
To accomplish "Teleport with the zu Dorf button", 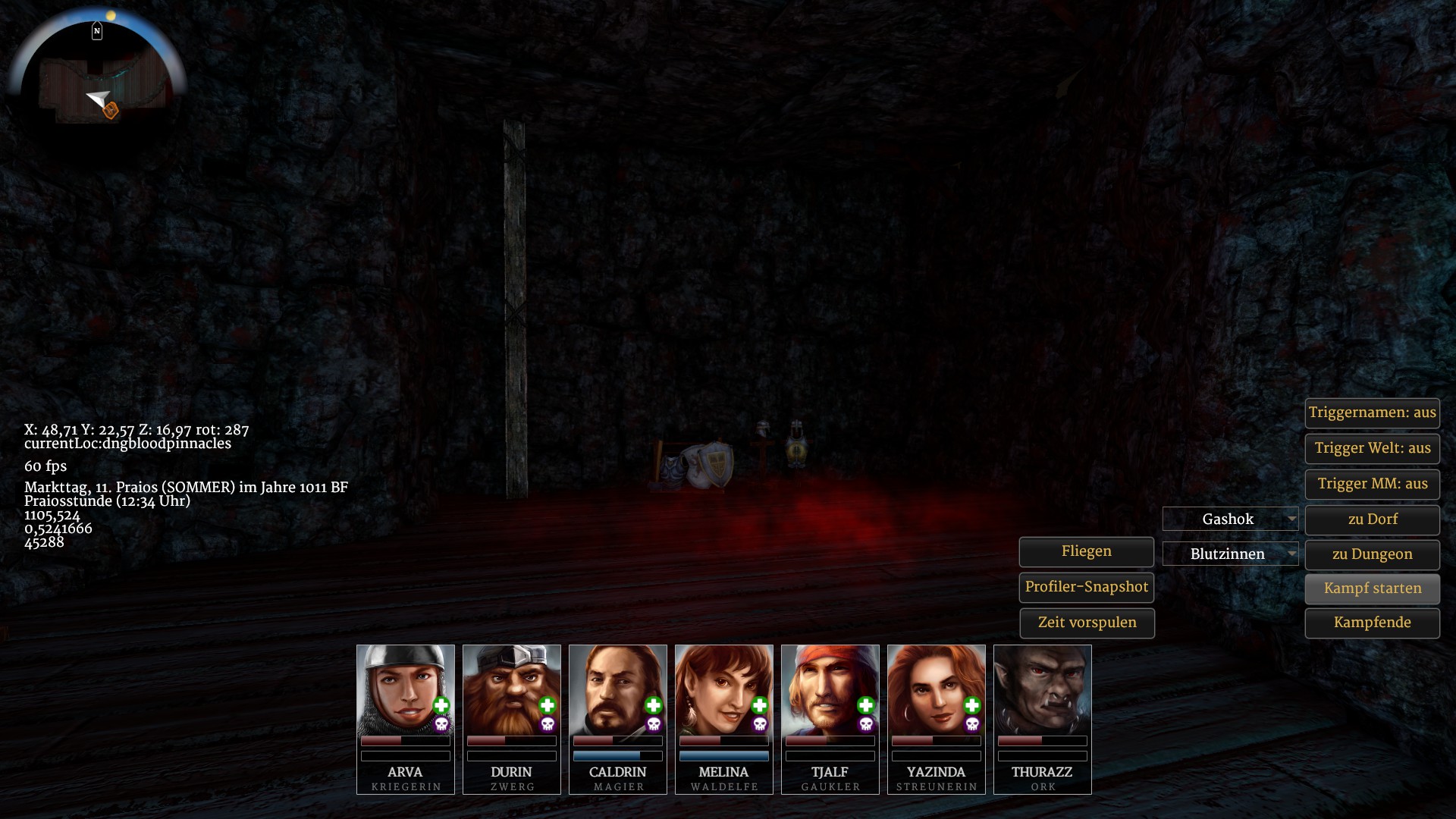I will (1372, 519).
